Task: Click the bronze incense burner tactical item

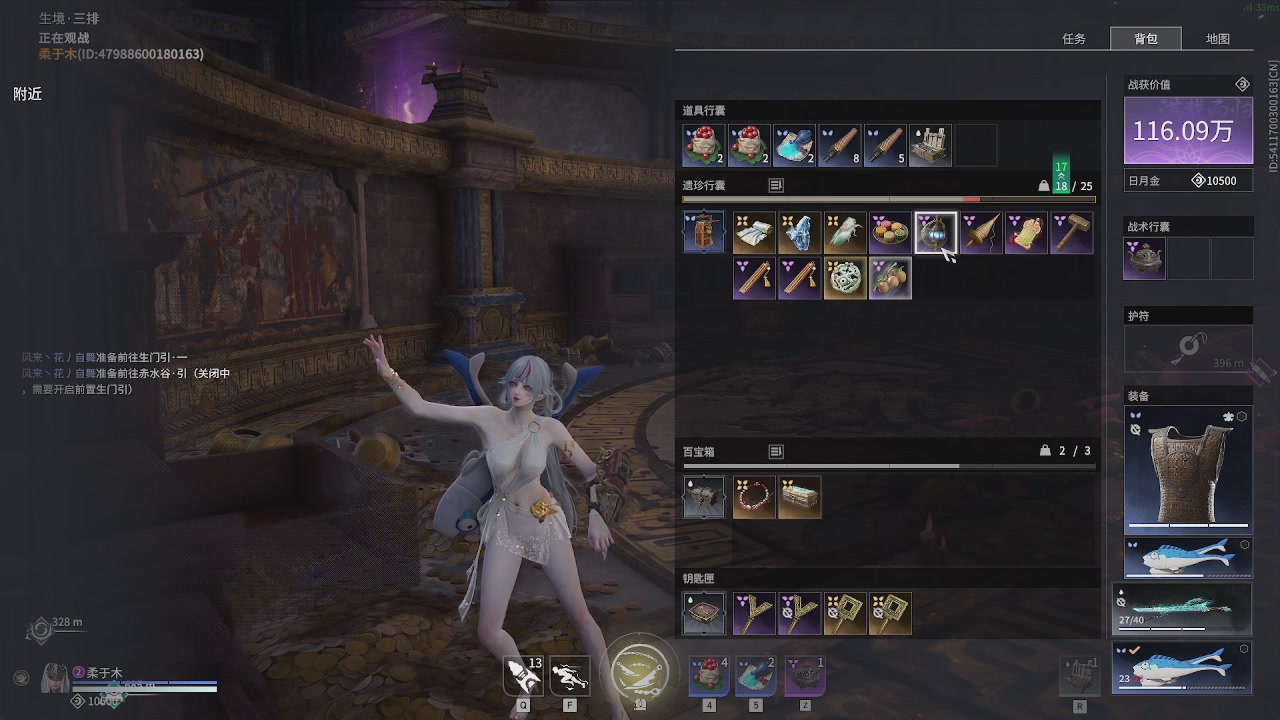Action: point(1145,259)
